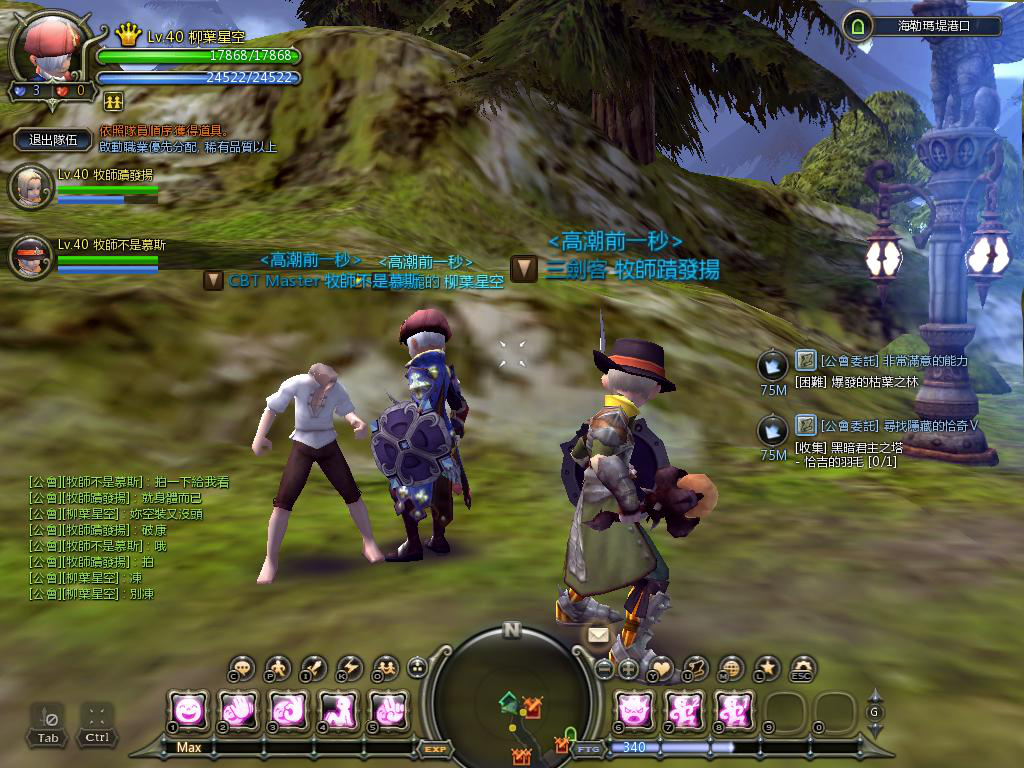Open the minimap

(x=512, y=690)
